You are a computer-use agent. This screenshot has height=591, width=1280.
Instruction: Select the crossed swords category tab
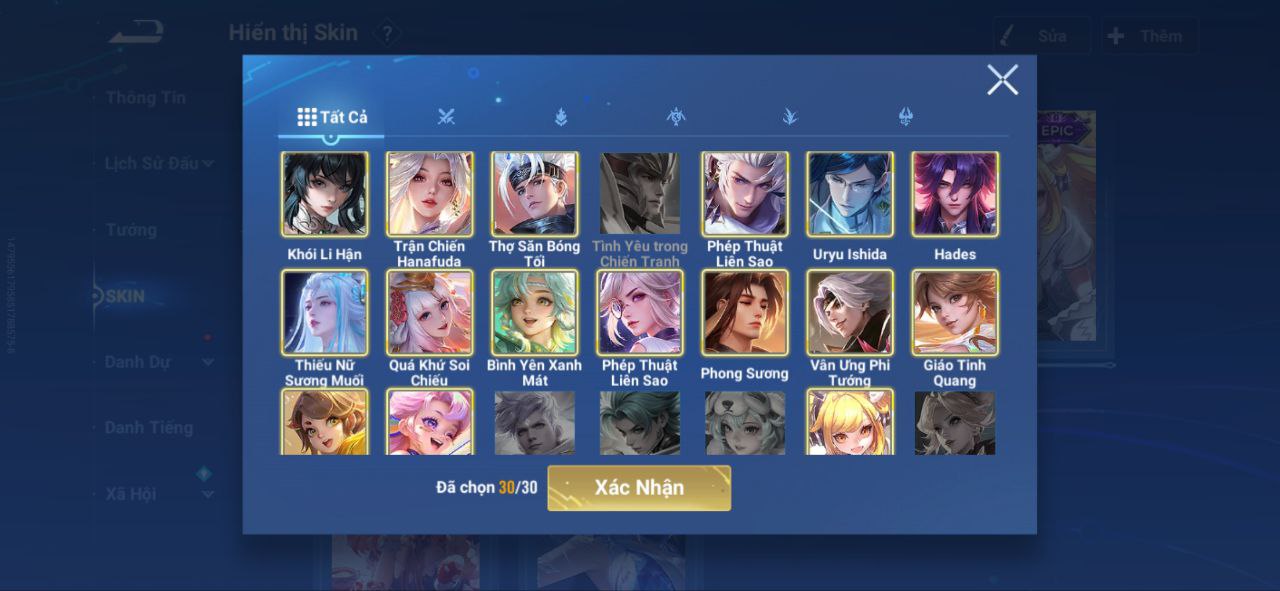click(x=446, y=117)
